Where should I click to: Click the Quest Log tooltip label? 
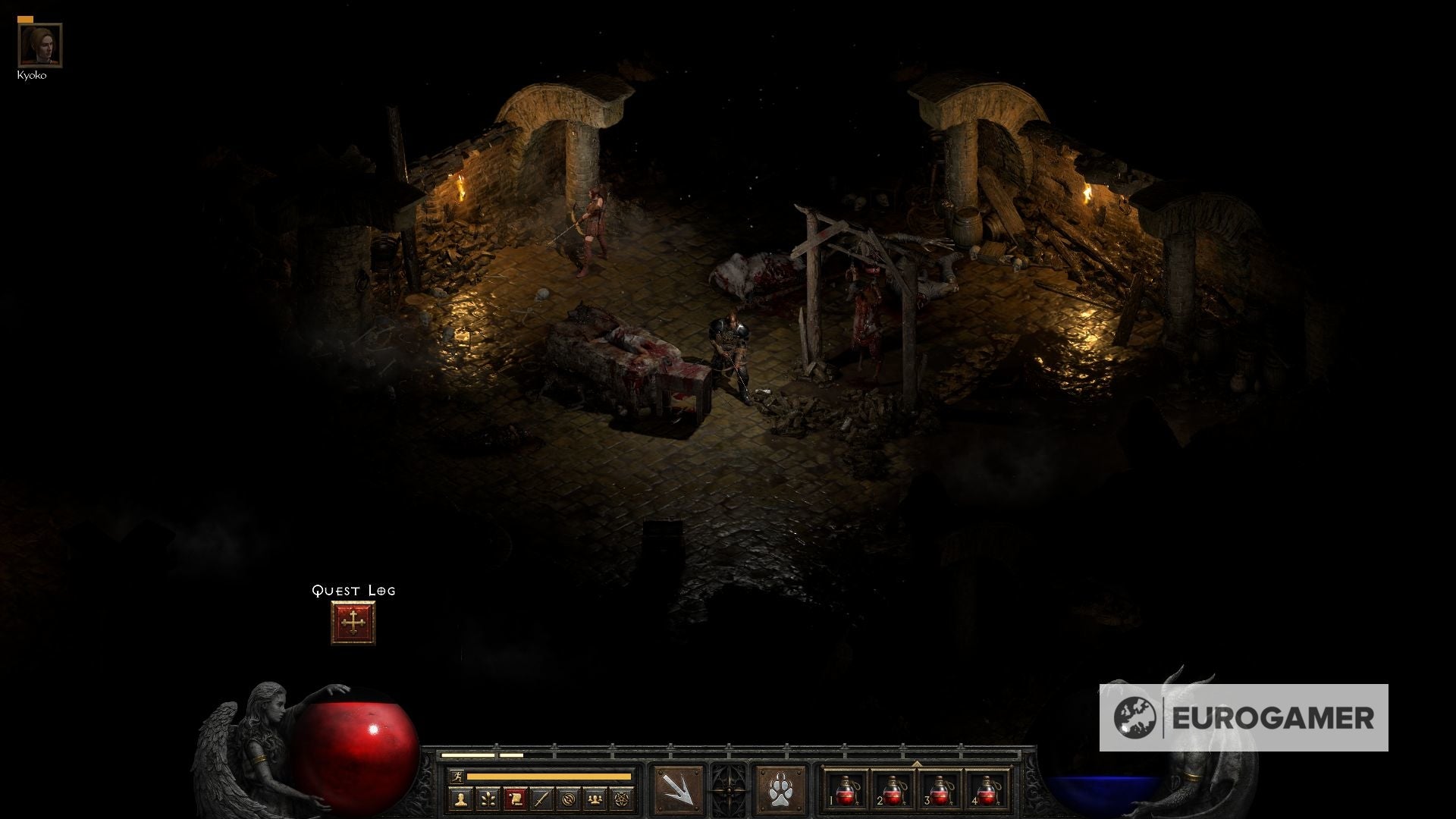353,590
